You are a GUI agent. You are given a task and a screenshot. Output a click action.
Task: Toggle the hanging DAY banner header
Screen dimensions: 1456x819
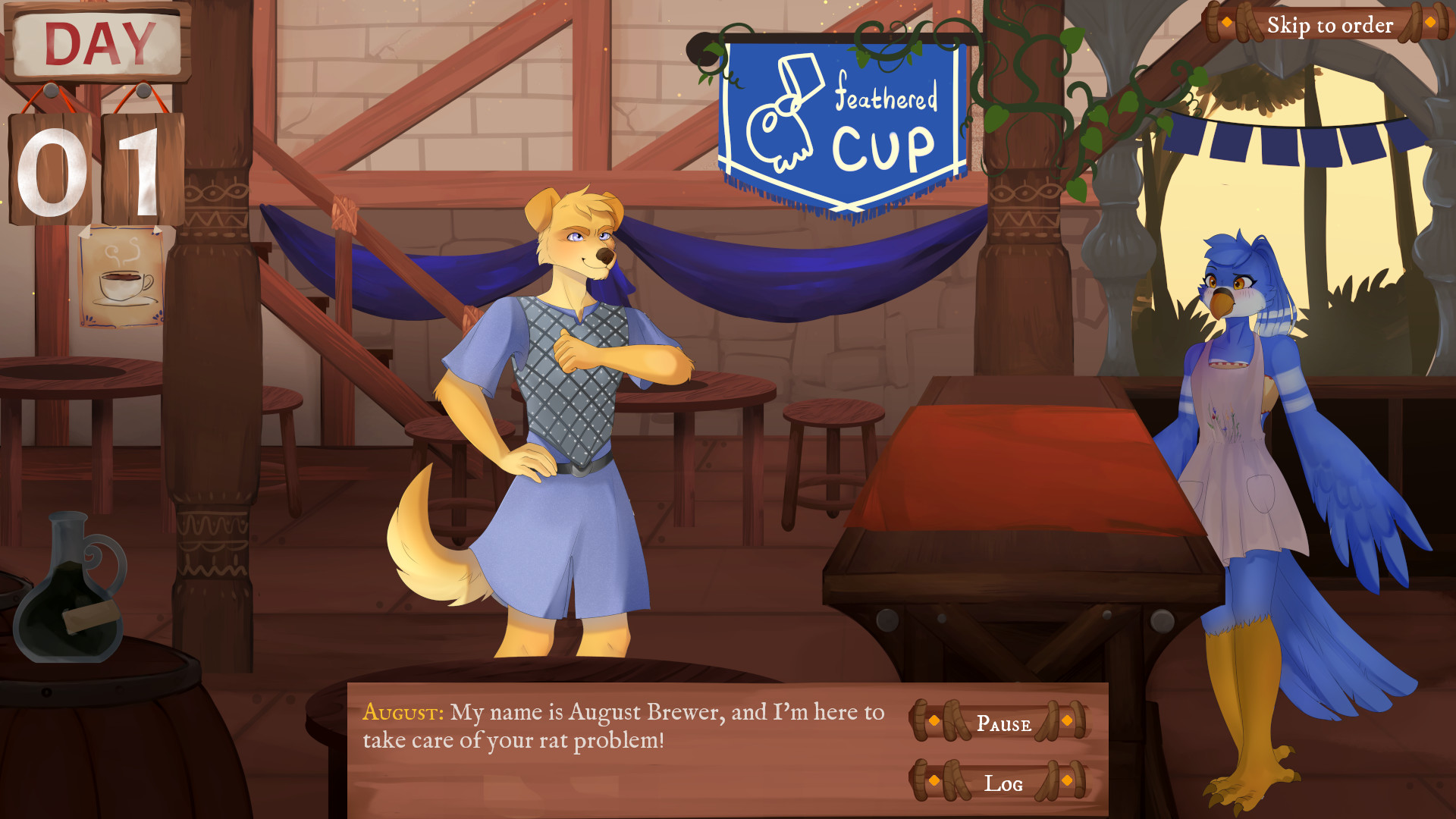(x=97, y=42)
